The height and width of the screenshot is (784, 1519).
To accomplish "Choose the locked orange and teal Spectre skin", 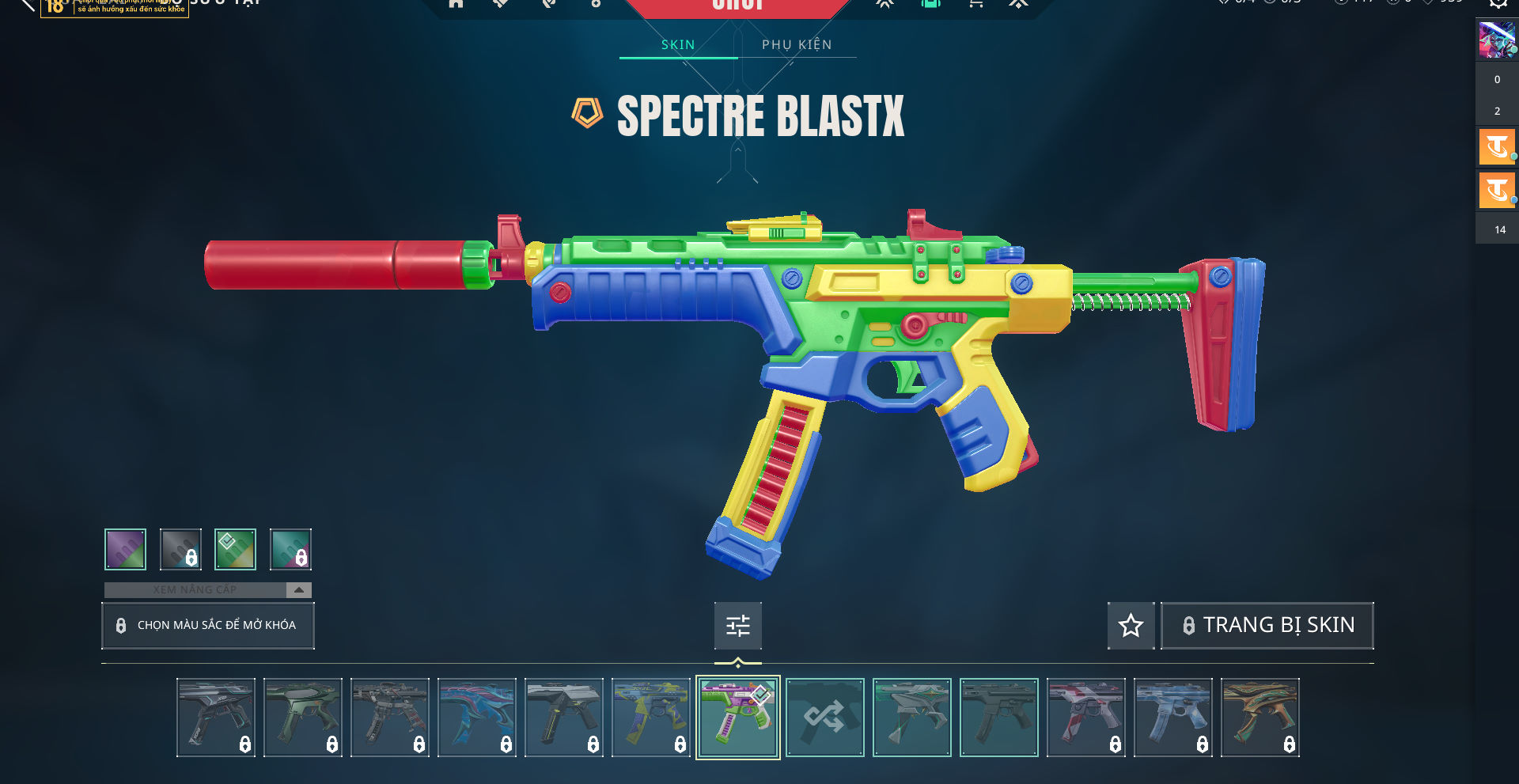I will coord(1260,718).
